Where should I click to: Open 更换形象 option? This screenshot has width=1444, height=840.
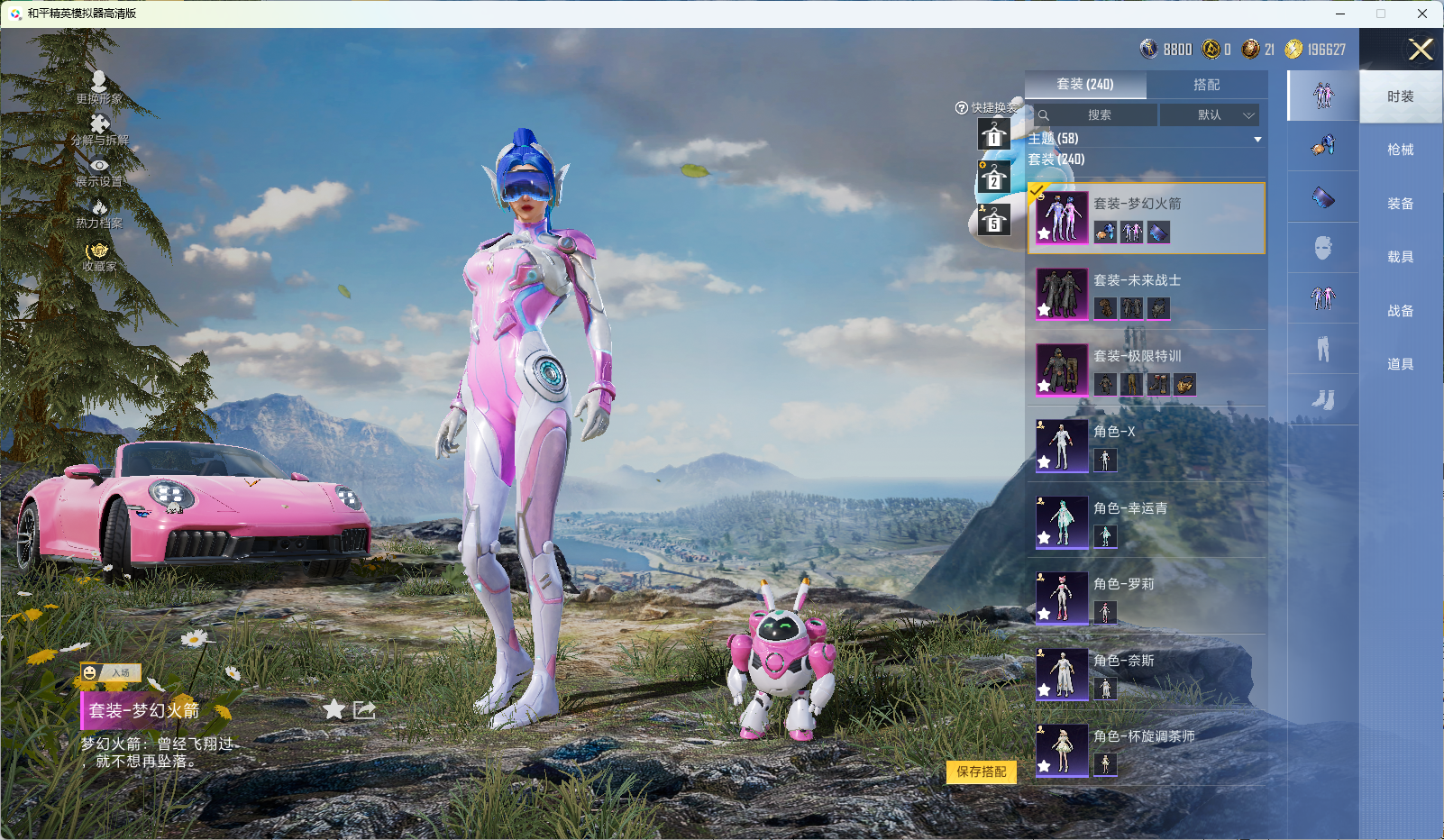[x=99, y=87]
